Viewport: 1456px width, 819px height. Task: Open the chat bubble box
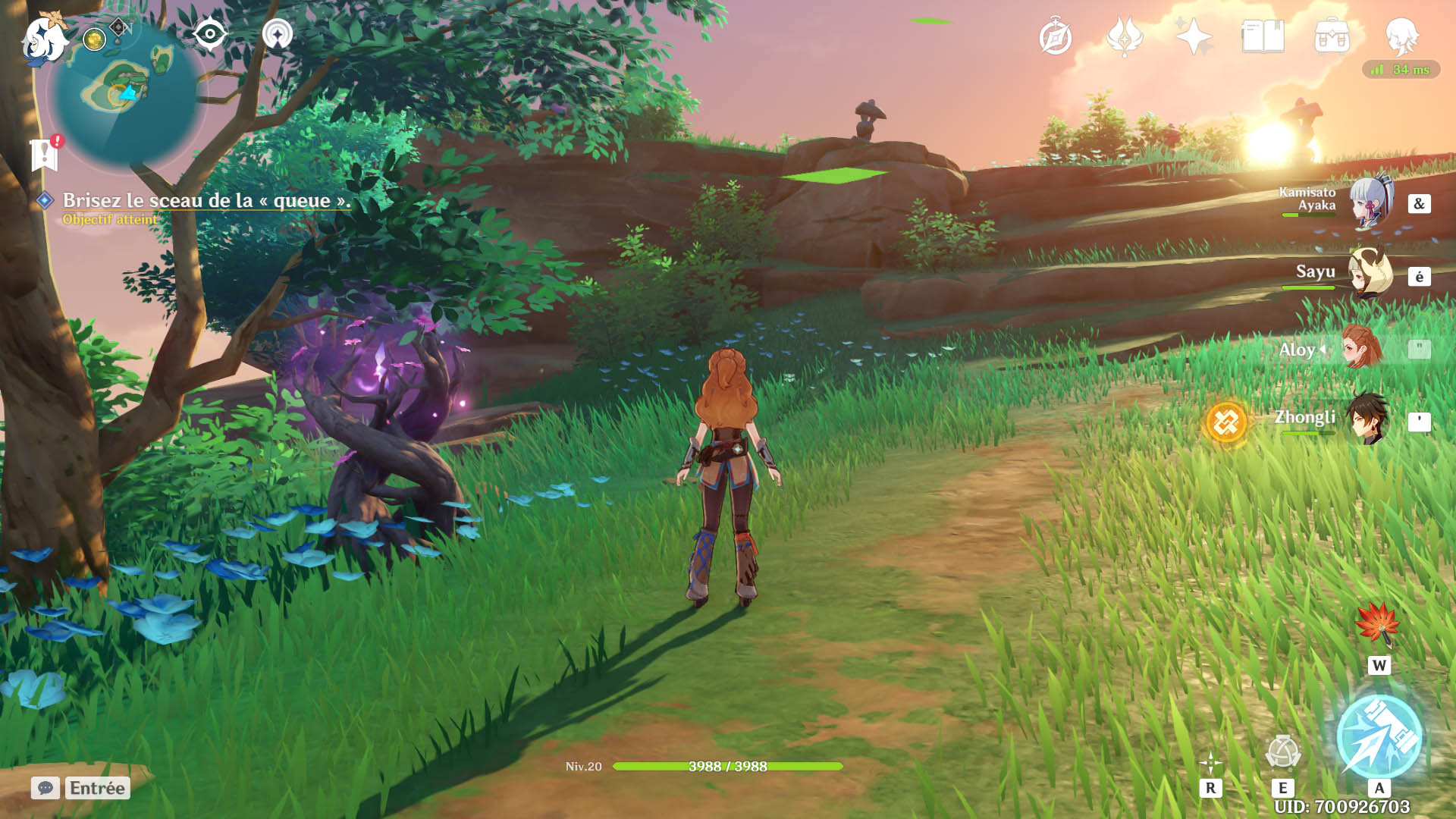click(45, 788)
